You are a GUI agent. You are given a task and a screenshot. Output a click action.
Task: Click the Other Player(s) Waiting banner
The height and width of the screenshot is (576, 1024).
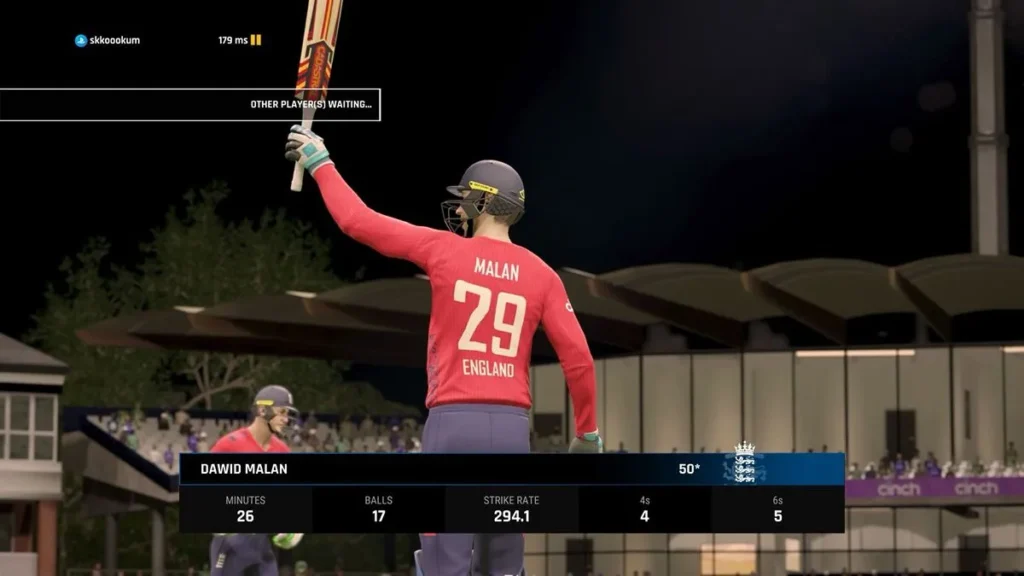tap(190, 104)
